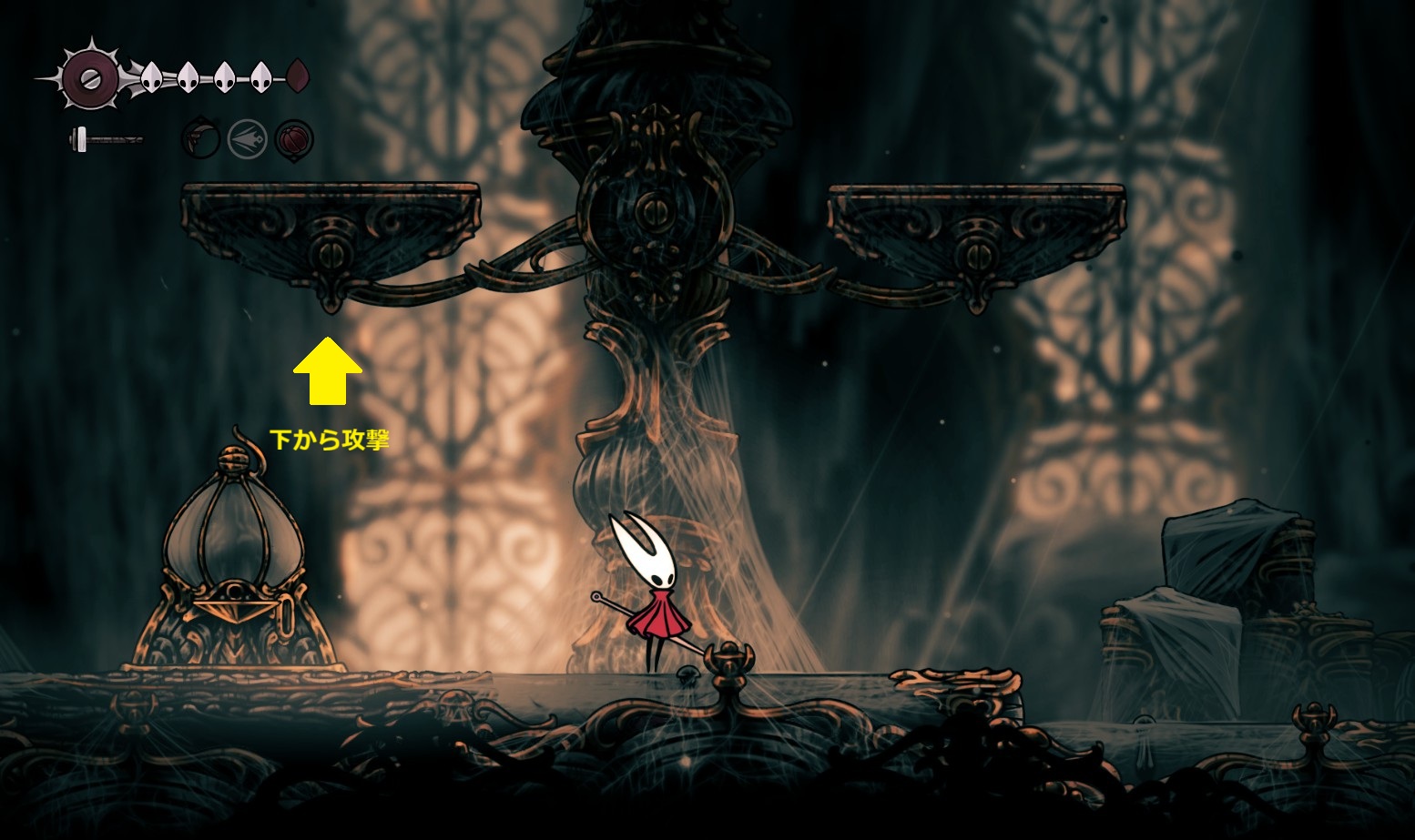1415x840 pixels.
Task: Activate the dart-shaped tool icon
Action: click(247, 139)
